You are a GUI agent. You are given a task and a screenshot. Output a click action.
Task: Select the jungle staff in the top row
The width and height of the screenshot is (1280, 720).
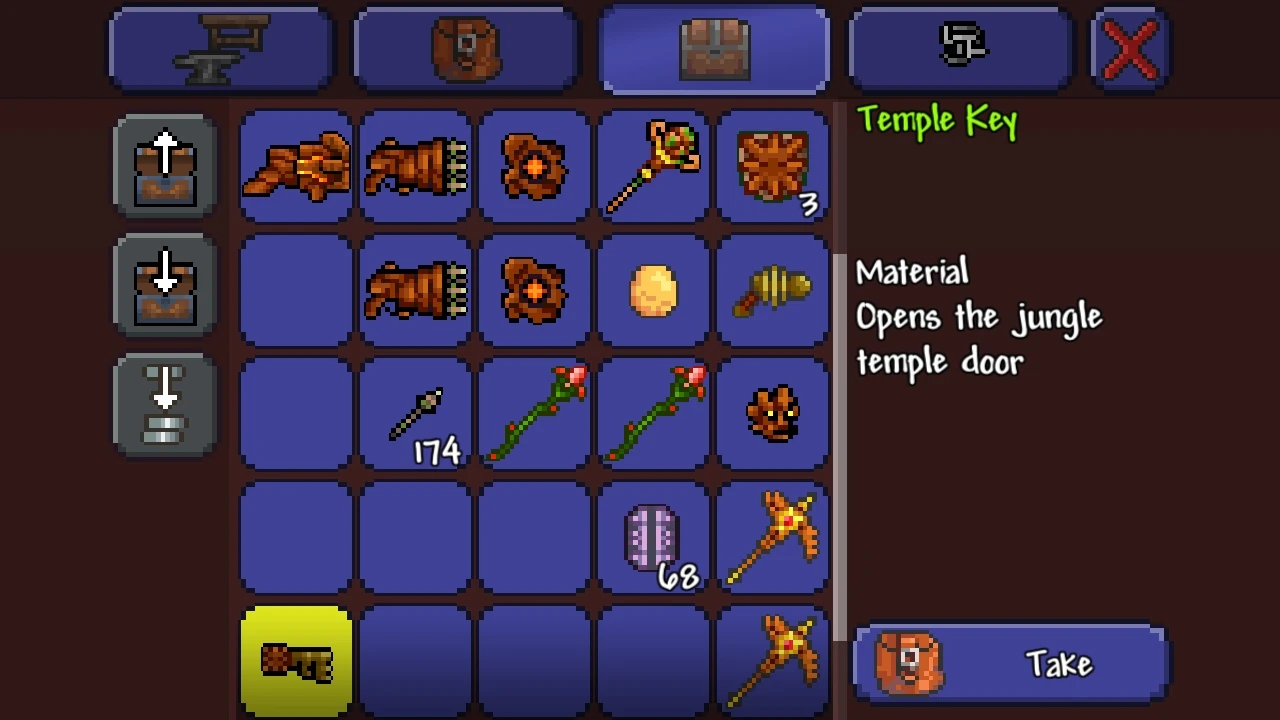(x=653, y=168)
